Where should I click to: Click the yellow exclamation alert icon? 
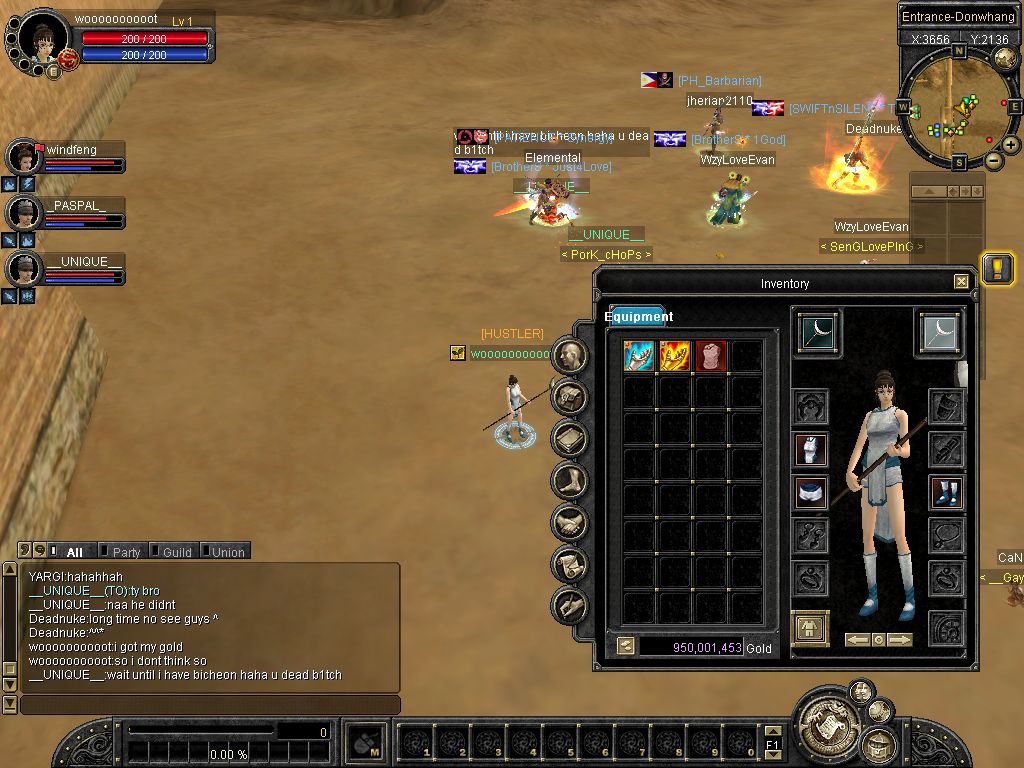pos(997,268)
